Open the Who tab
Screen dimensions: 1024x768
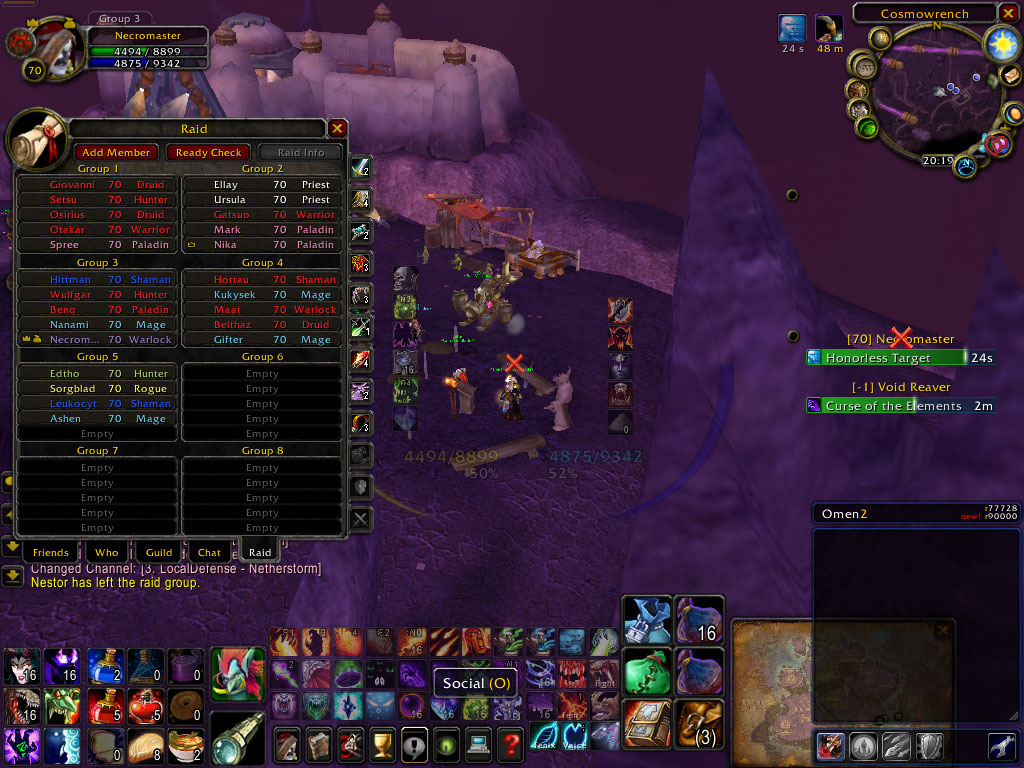point(106,552)
